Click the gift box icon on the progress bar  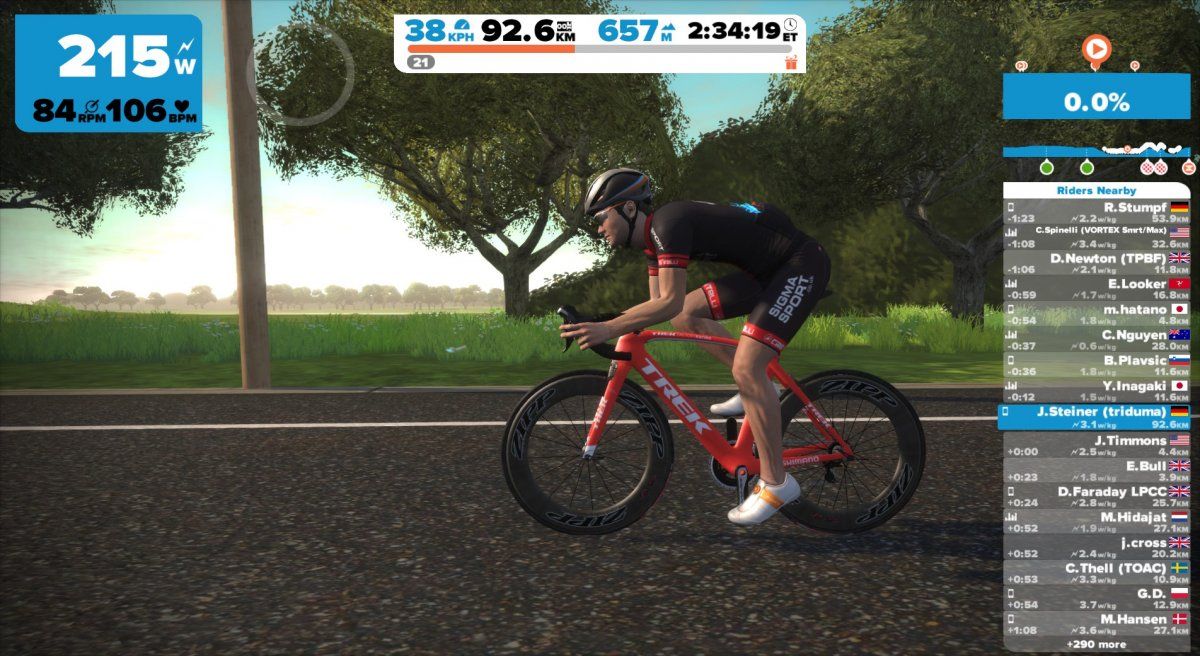792,62
